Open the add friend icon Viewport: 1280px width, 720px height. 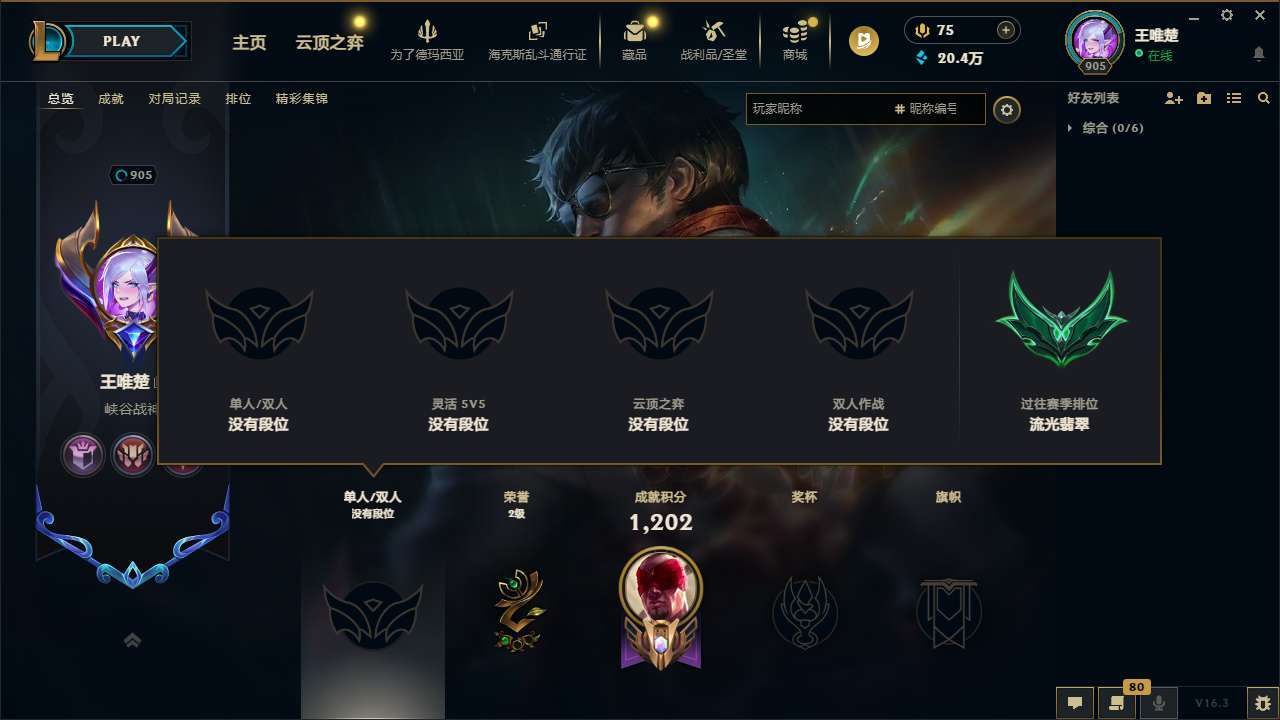pyautogui.click(x=1171, y=98)
